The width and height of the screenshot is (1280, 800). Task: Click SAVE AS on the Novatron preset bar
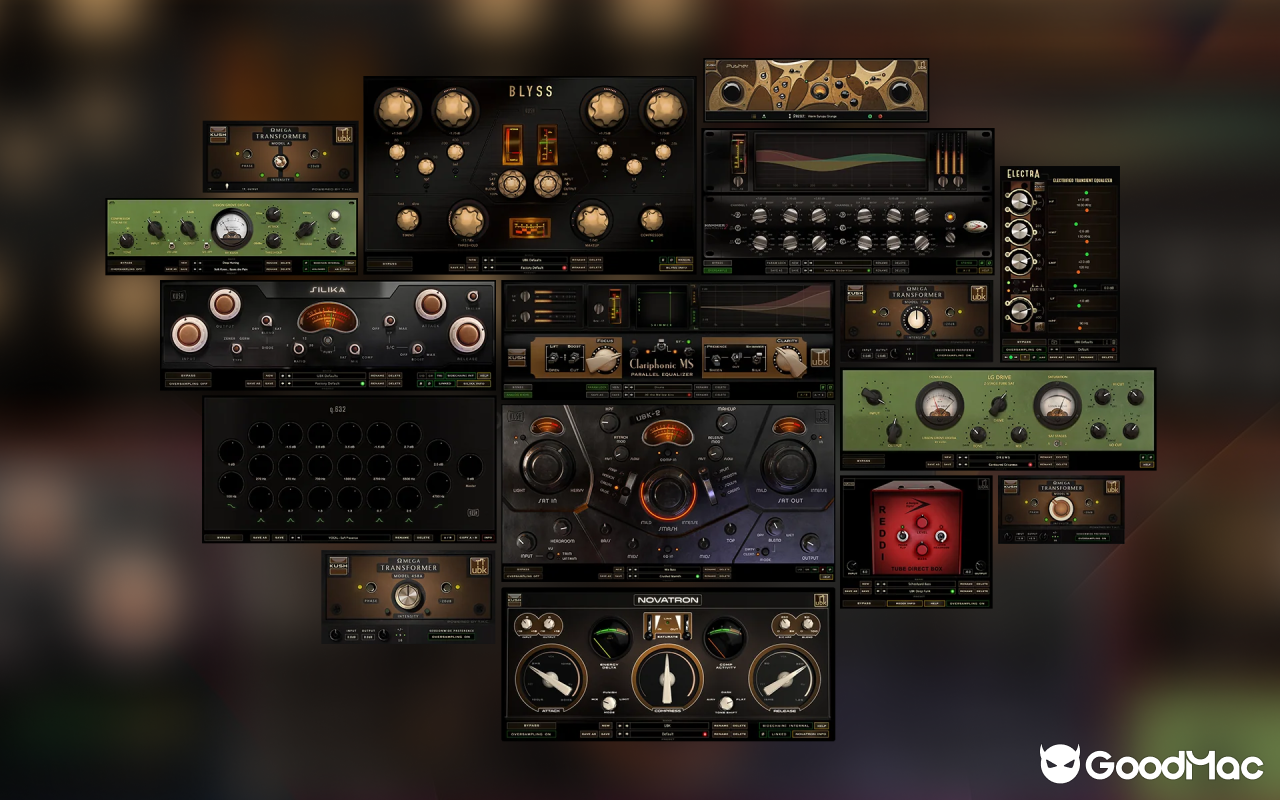pos(588,734)
